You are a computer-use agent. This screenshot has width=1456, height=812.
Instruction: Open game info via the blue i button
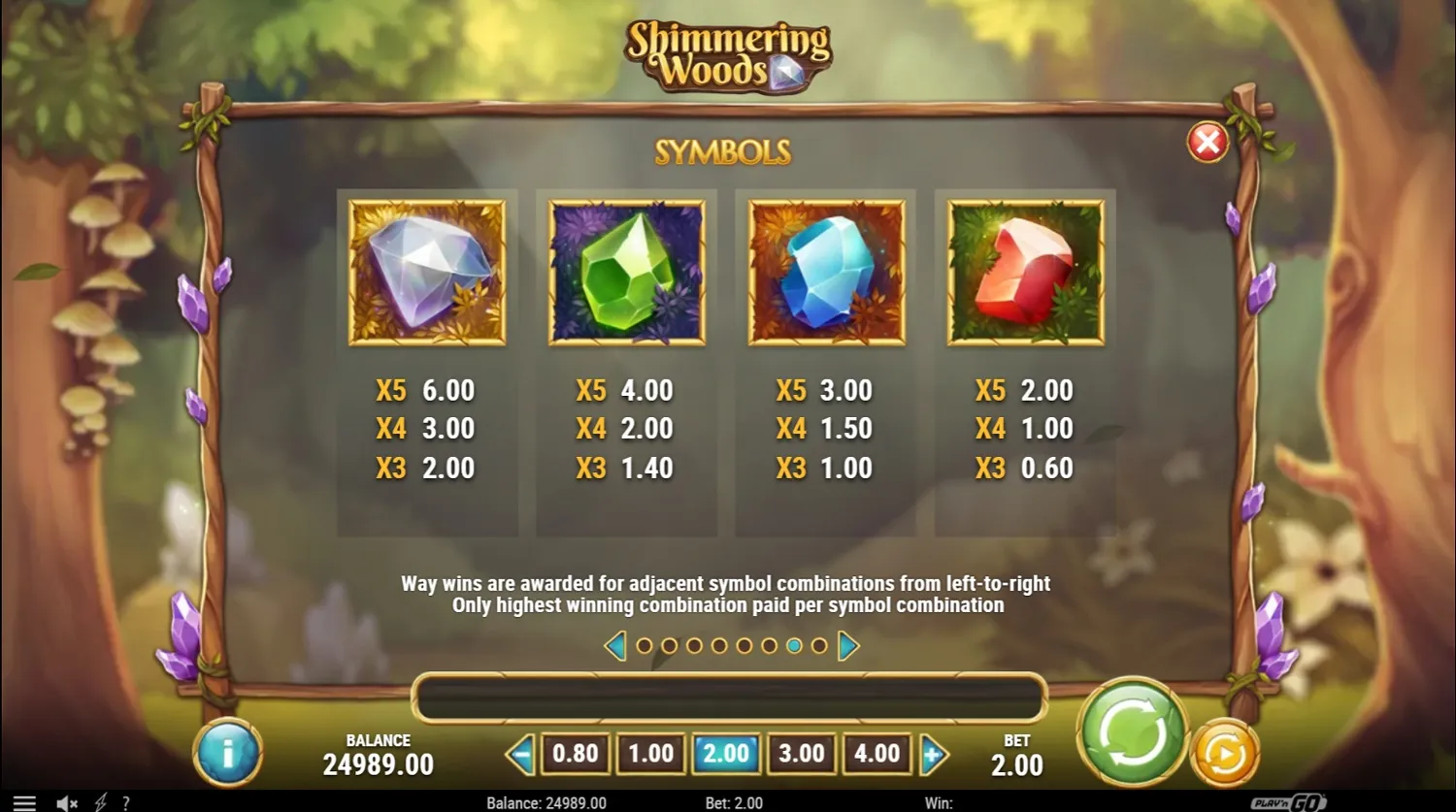pyautogui.click(x=230, y=750)
